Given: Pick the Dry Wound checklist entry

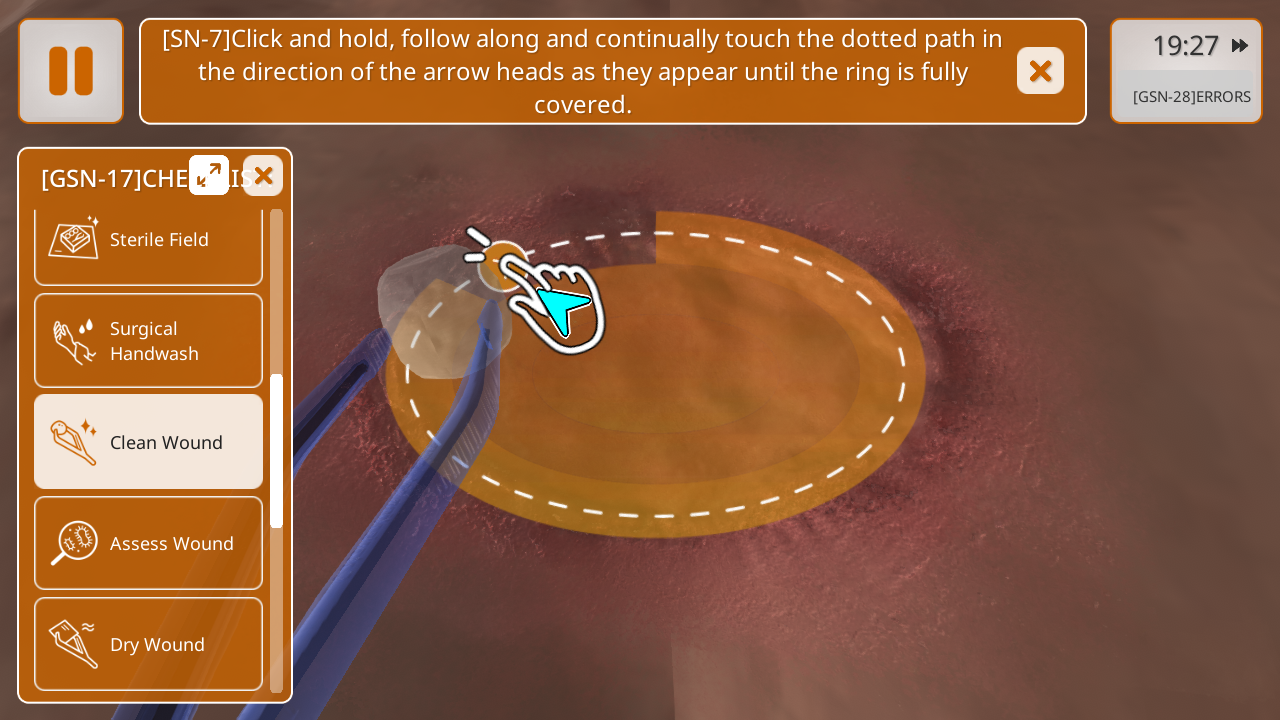Looking at the screenshot, I should coord(148,644).
